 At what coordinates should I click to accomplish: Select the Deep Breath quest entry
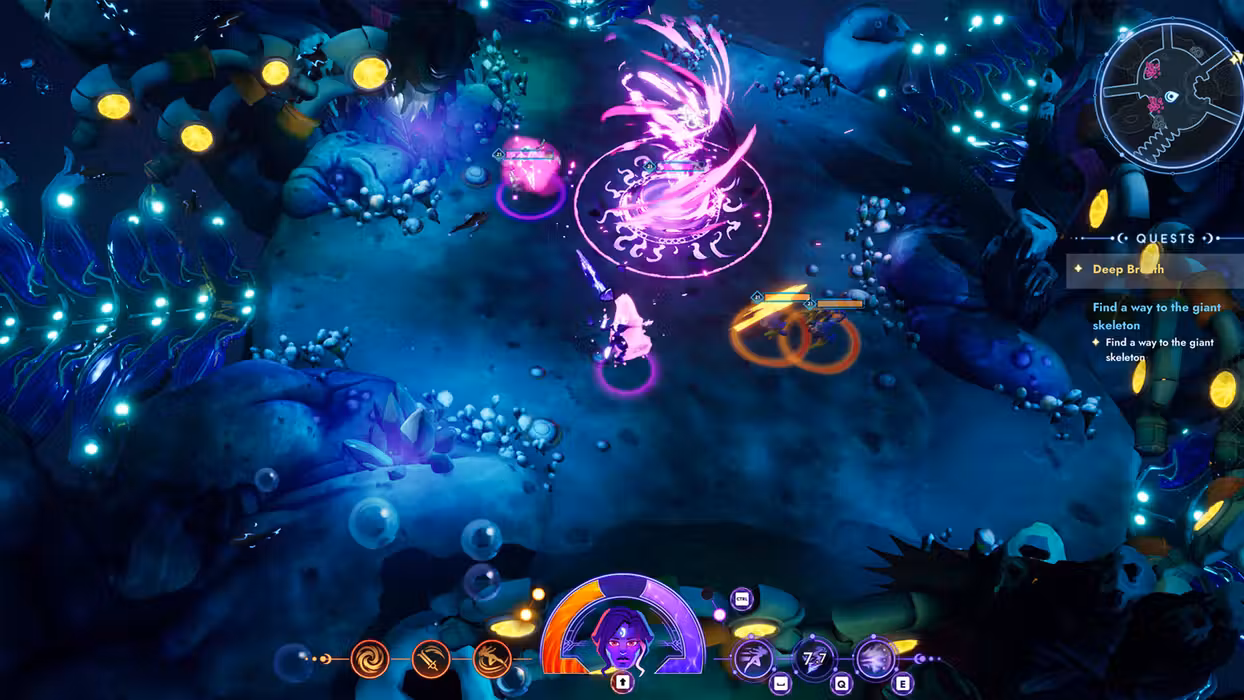[1127, 269]
